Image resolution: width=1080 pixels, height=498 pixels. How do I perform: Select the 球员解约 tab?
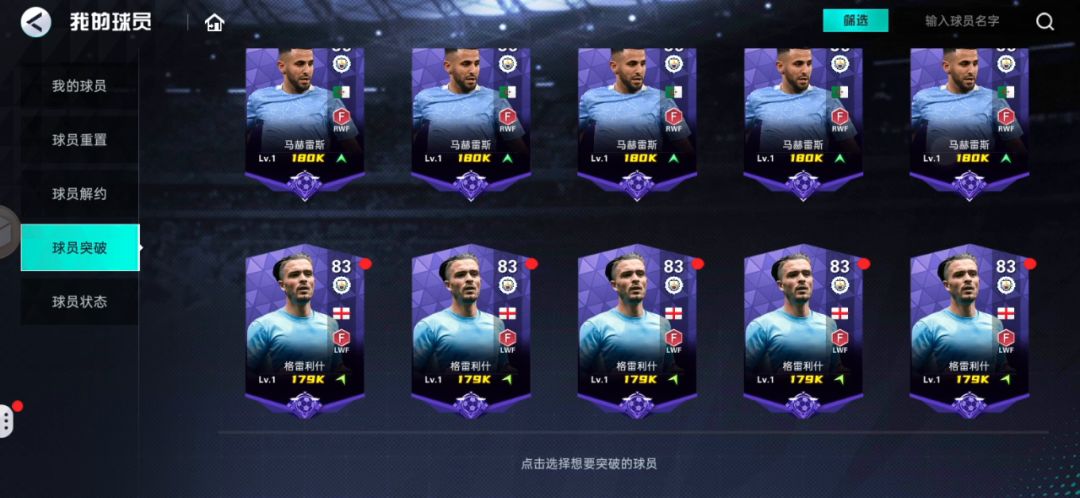[x=79, y=194]
